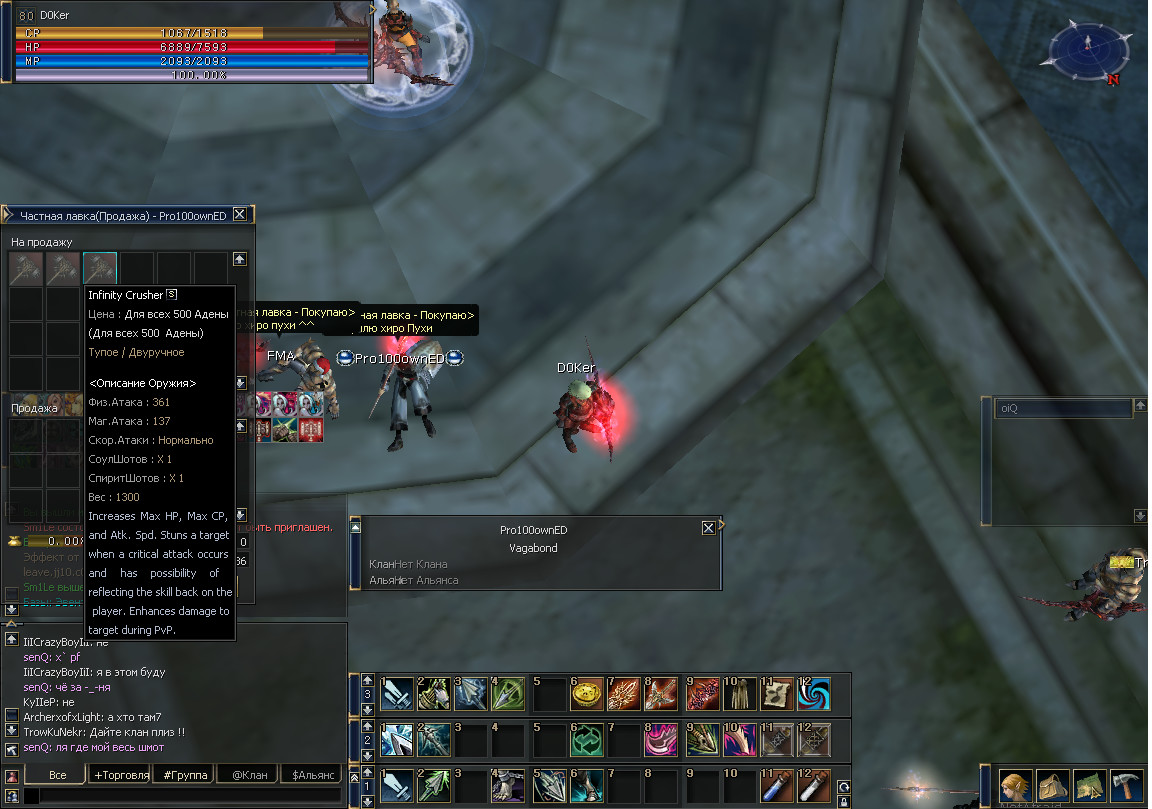Open the world map icon
The height and width of the screenshot is (809, 1152).
click(x=1090, y=785)
